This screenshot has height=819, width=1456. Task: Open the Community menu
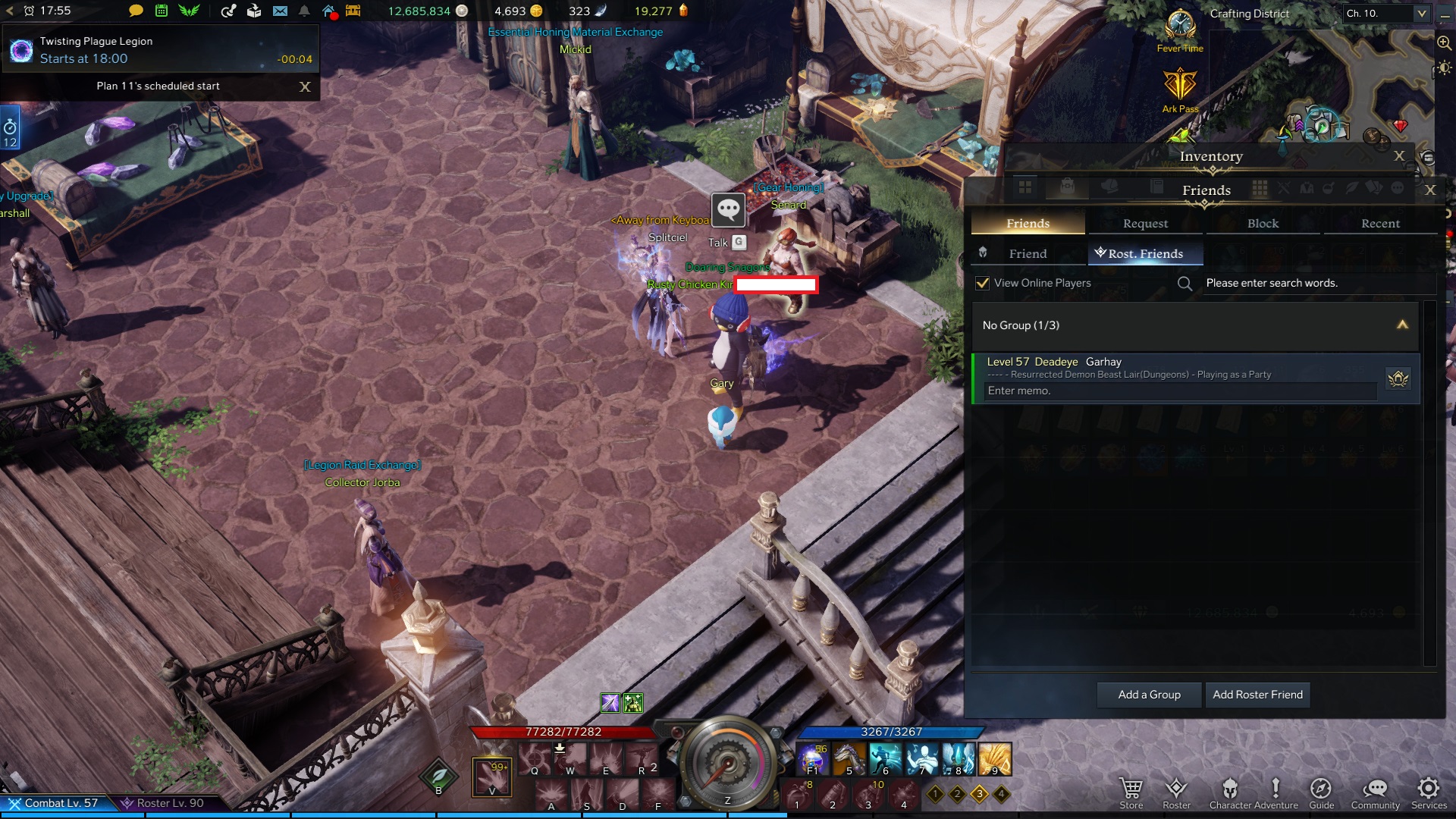1375,792
